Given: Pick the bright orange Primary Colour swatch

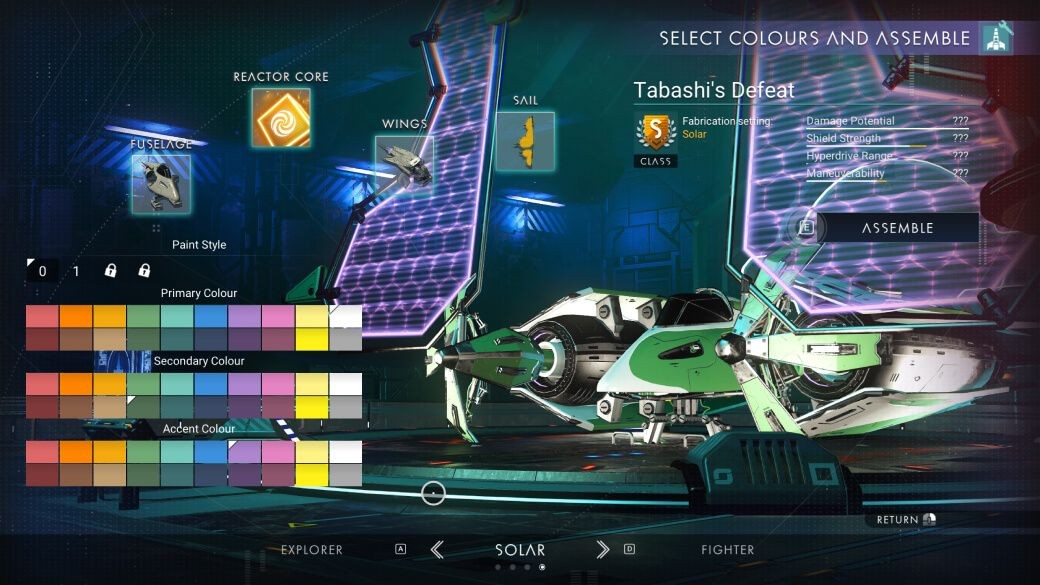Looking at the screenshot, I should [x=76, y=316].
